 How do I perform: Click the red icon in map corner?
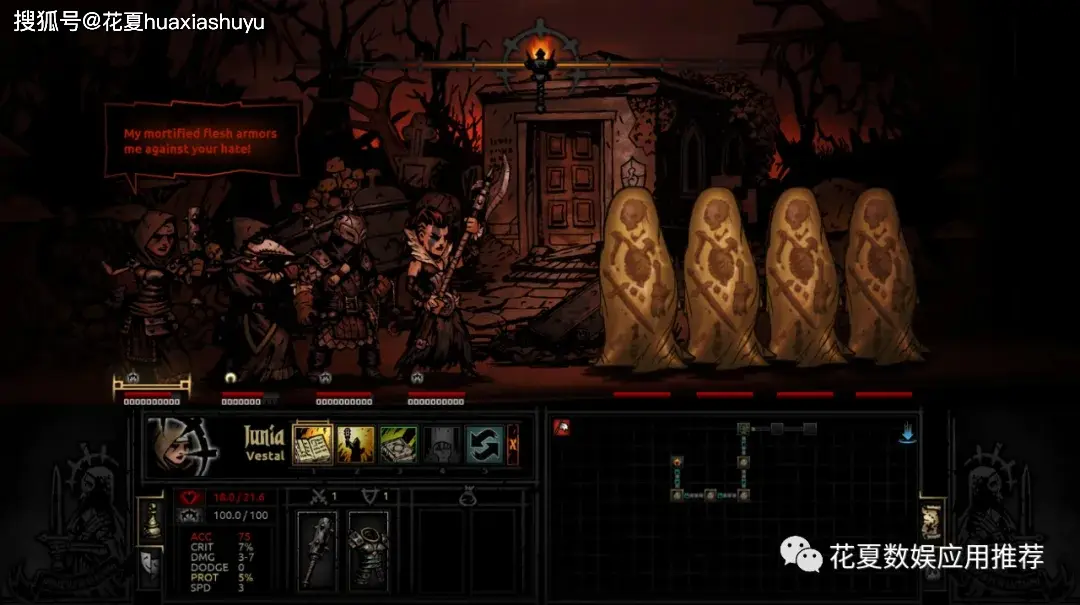coord(562,427)
